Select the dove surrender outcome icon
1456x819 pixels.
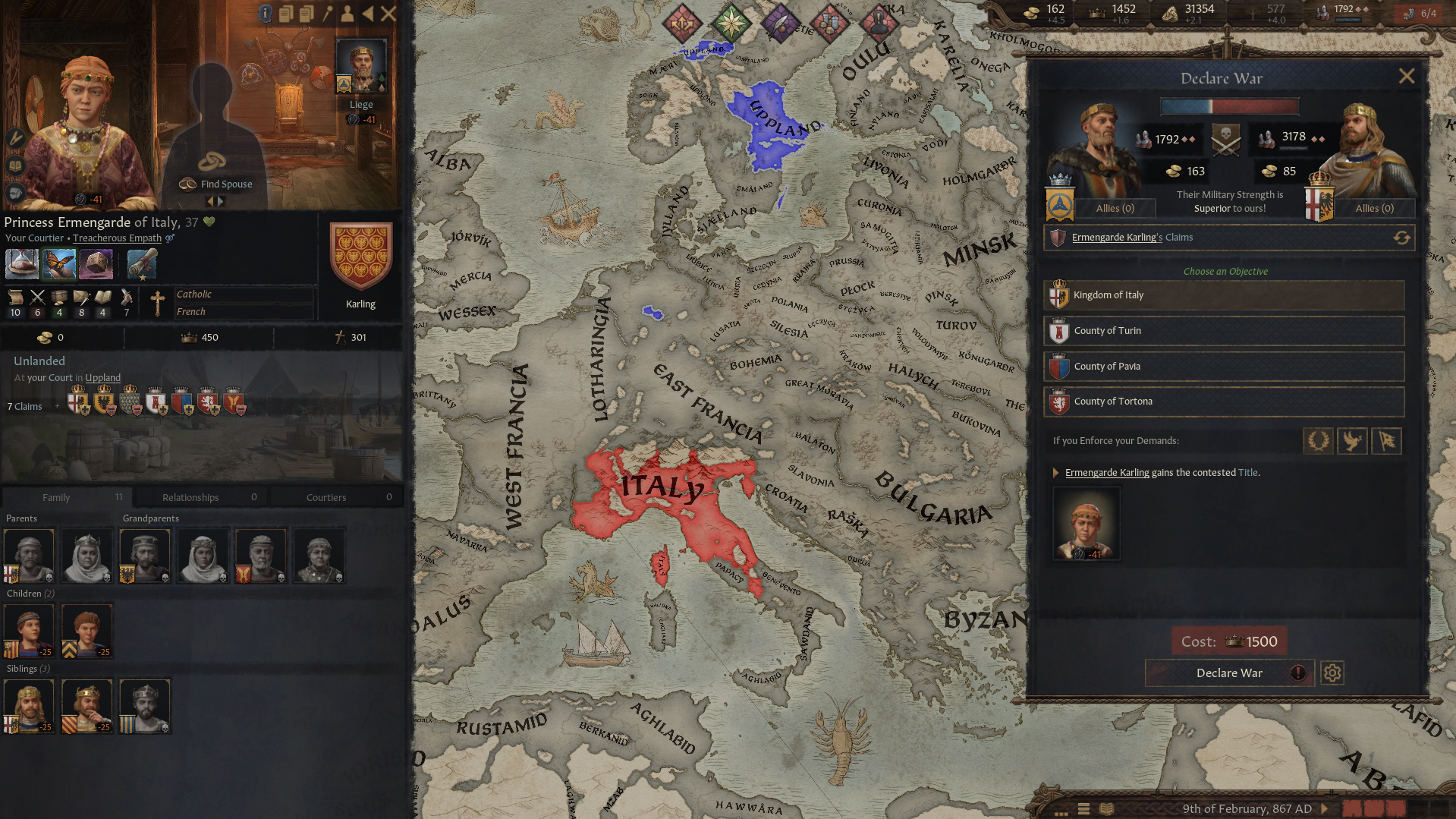click(1352, 441)
